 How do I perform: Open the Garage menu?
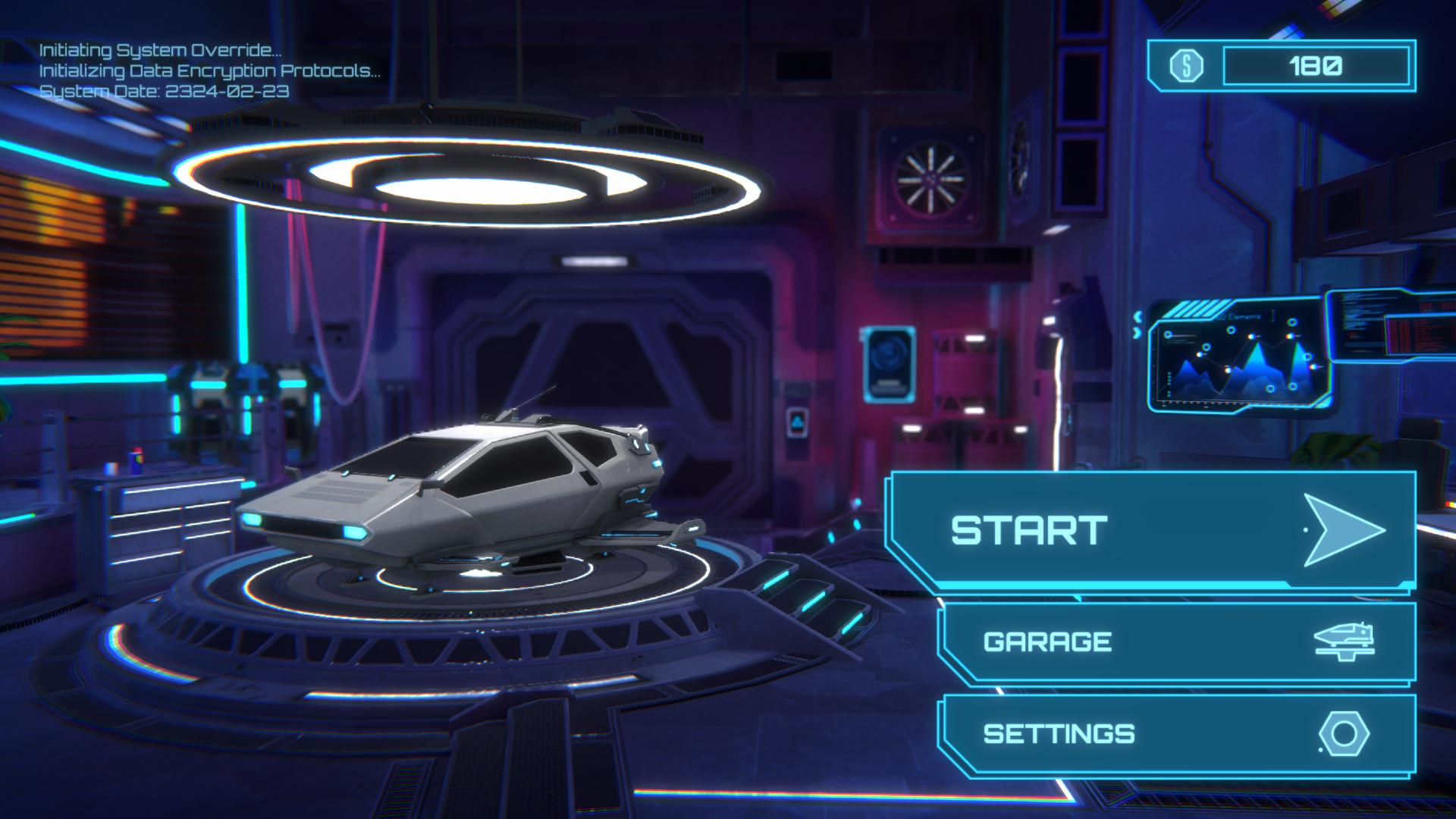click(1177, 642)
